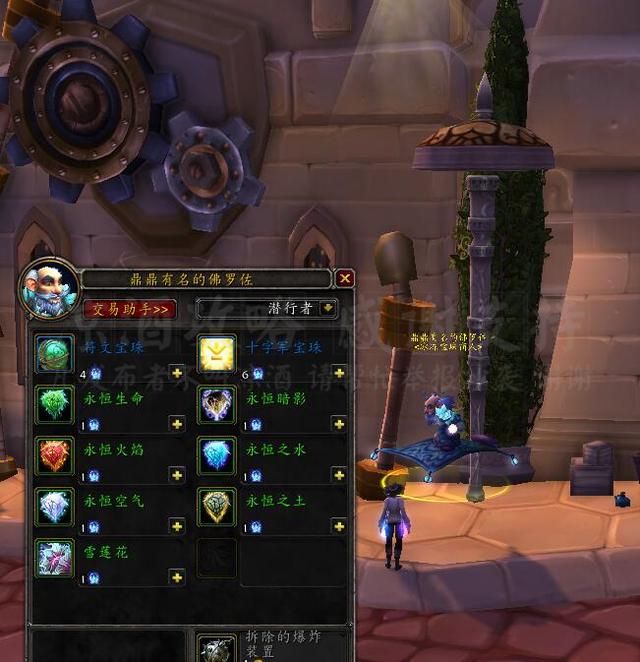This screenshot has height=662, width=640.
Task: Select the 十字军宝珠 item icon
Action: click(x=217, y=353)
